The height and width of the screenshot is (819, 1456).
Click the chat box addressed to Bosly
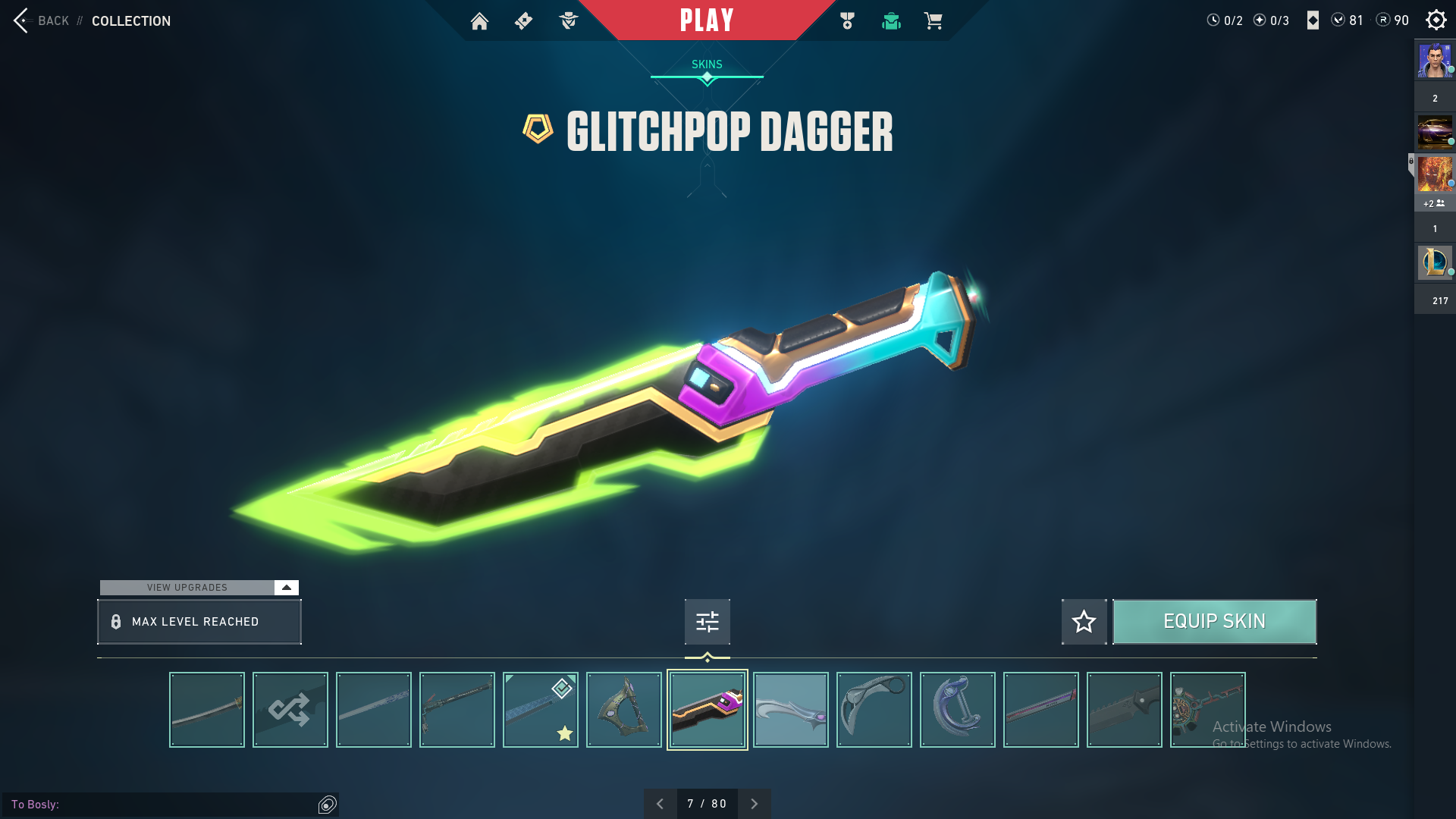[163, 805]
